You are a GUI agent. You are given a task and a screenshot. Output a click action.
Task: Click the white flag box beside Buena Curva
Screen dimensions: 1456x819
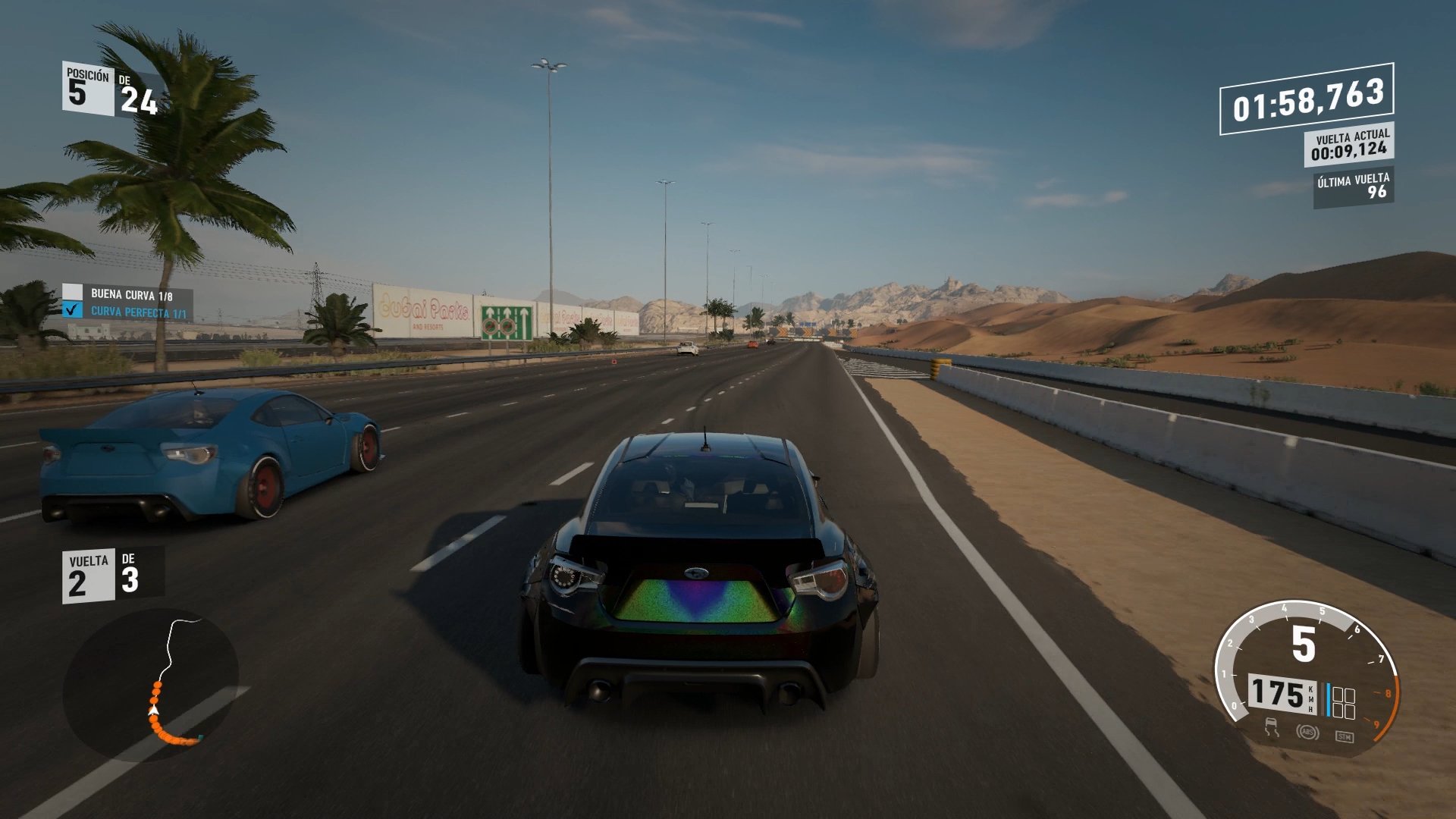tap(72, 290)
